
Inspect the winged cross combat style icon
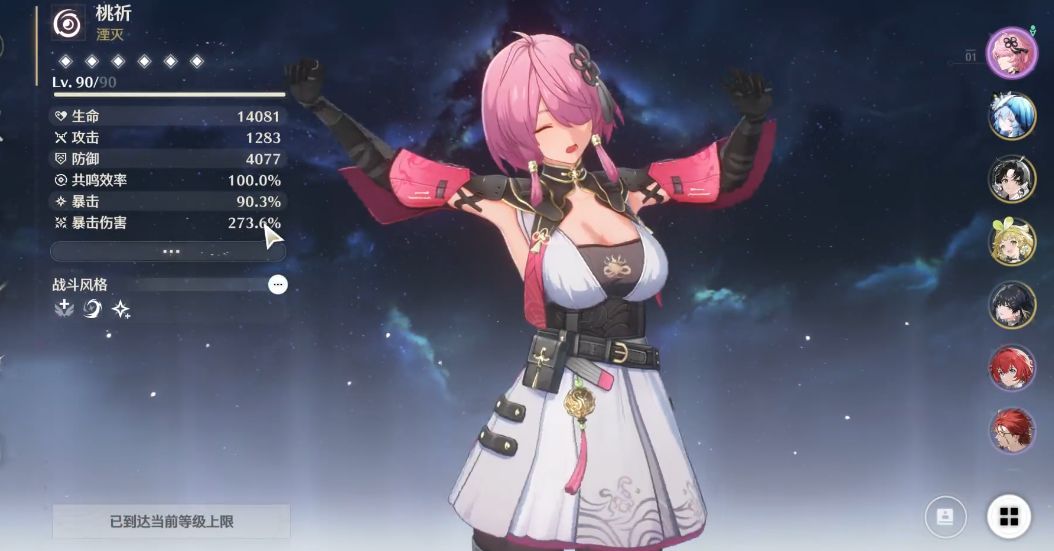pyautogui.click(x=65, y=309)
